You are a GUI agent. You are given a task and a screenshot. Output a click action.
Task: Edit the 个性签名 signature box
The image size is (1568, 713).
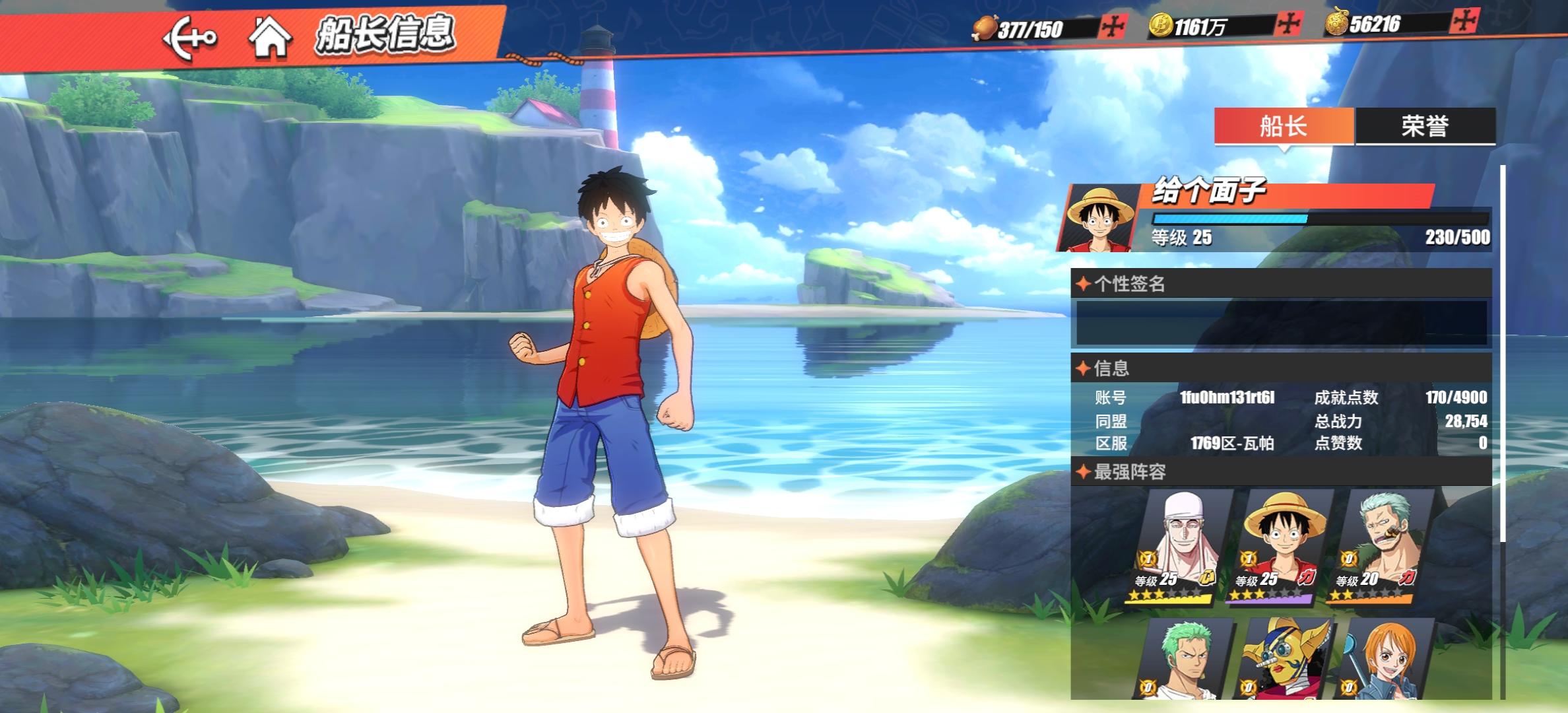point(1281,323)
